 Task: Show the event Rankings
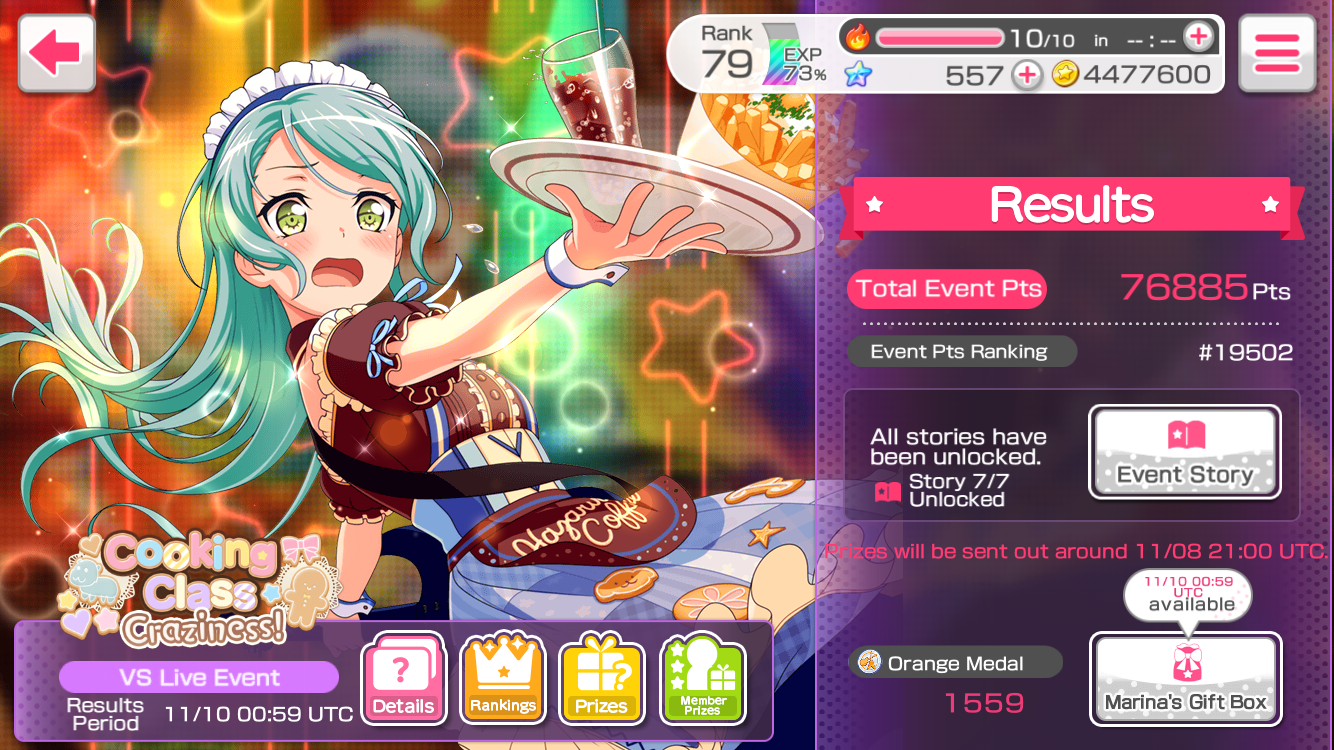[502, 678]
